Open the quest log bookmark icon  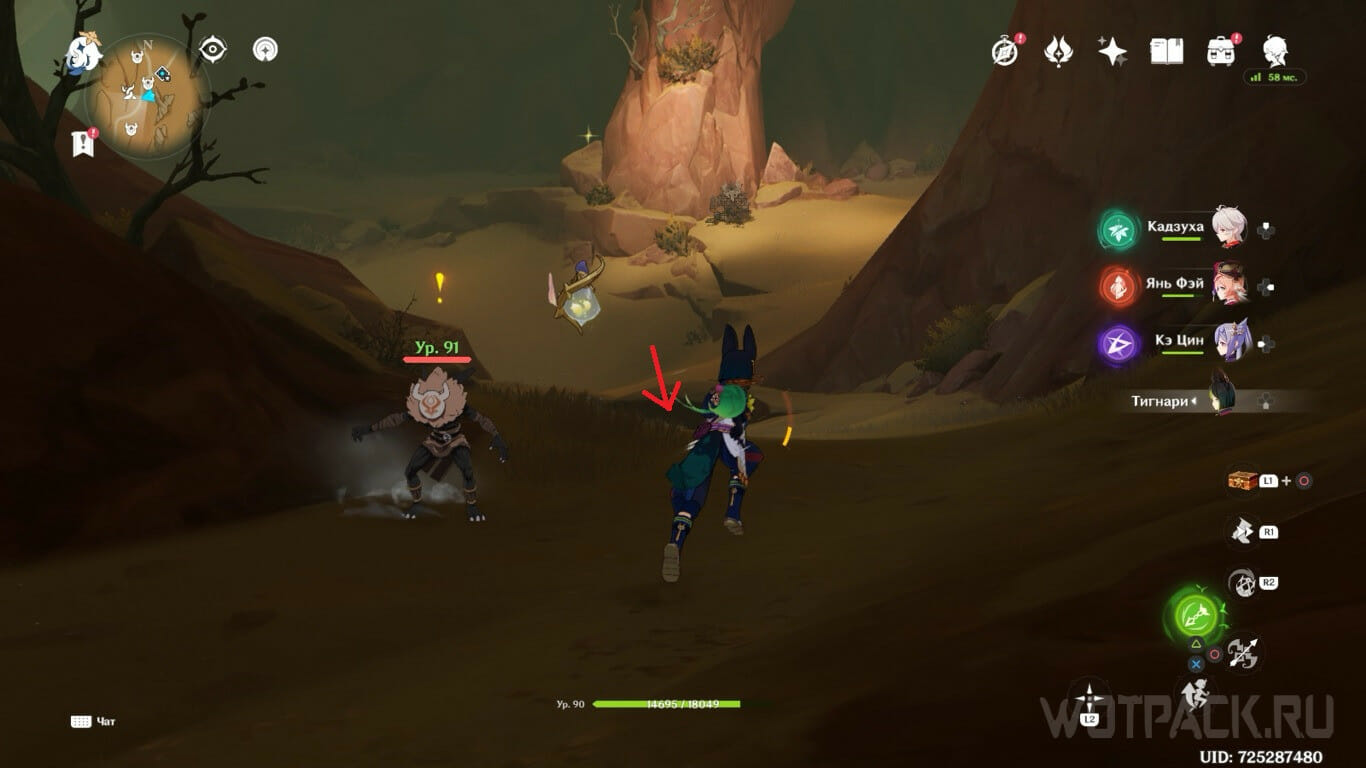(x=83, y=143)
